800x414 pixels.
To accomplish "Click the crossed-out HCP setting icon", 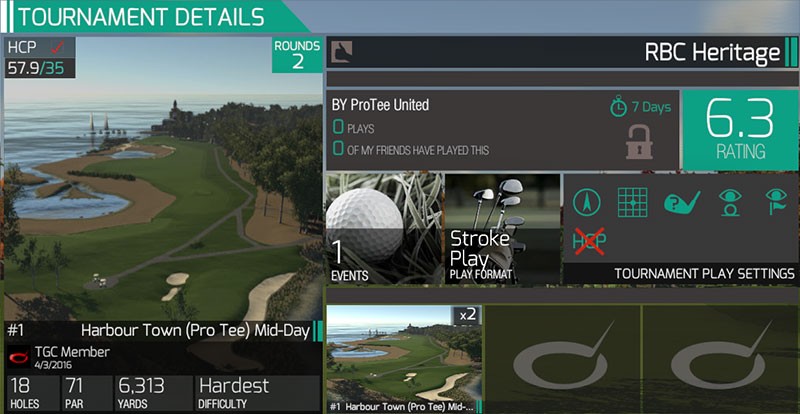I will pyautogui.click(x=590, y=240).
